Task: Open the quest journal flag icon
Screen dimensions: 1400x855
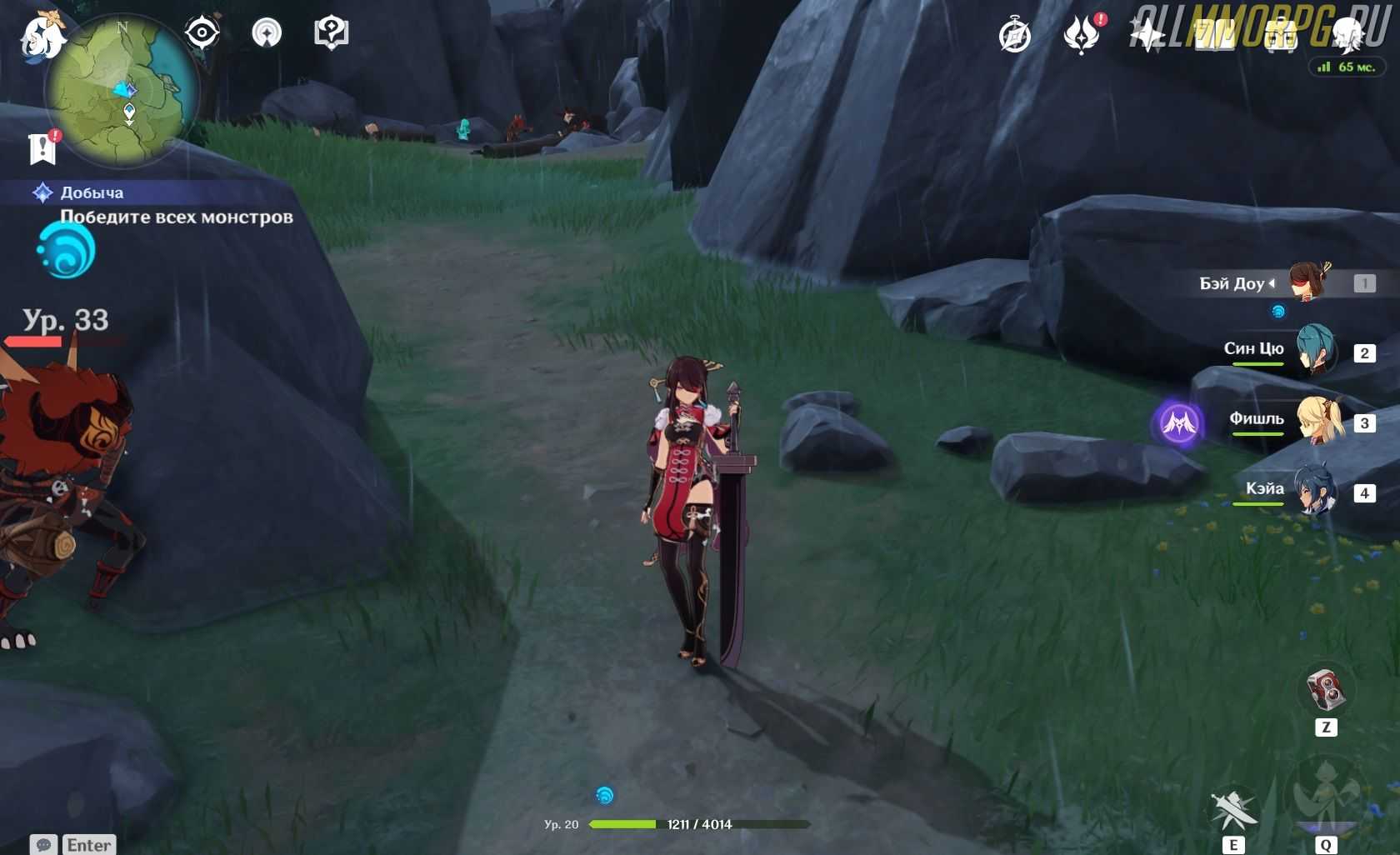Action: click(42, 148)
